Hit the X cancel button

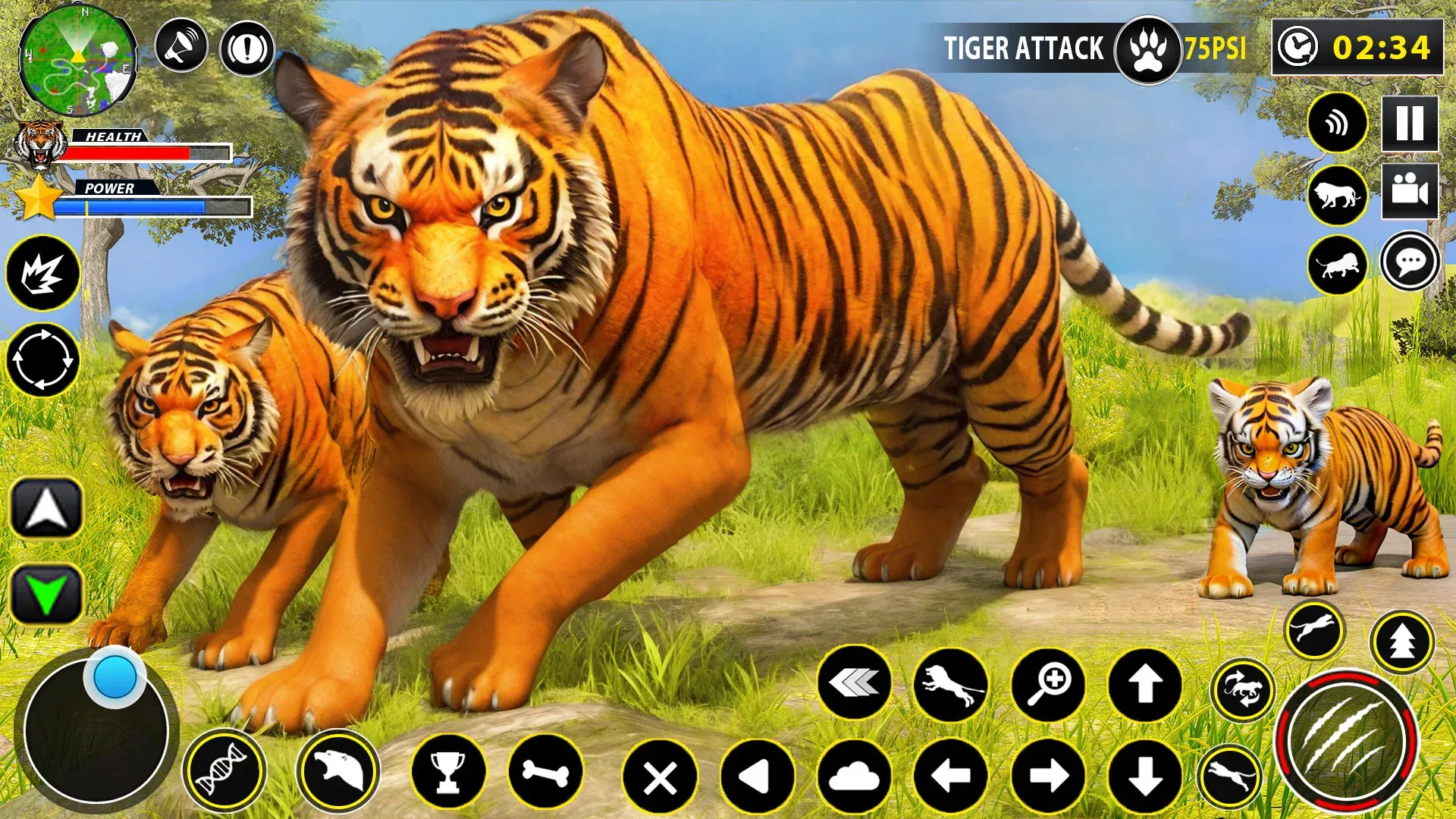tap(660, 777)
